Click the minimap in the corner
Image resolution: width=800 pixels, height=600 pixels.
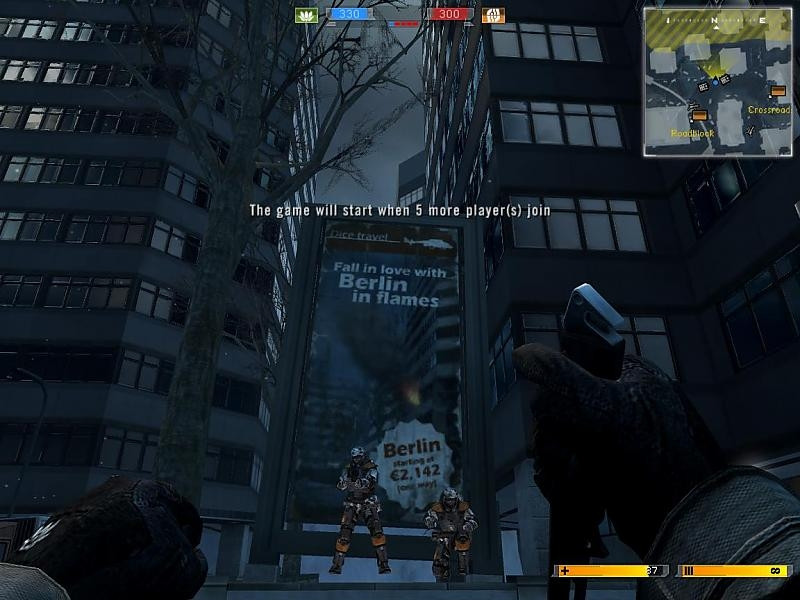[717, 81]
